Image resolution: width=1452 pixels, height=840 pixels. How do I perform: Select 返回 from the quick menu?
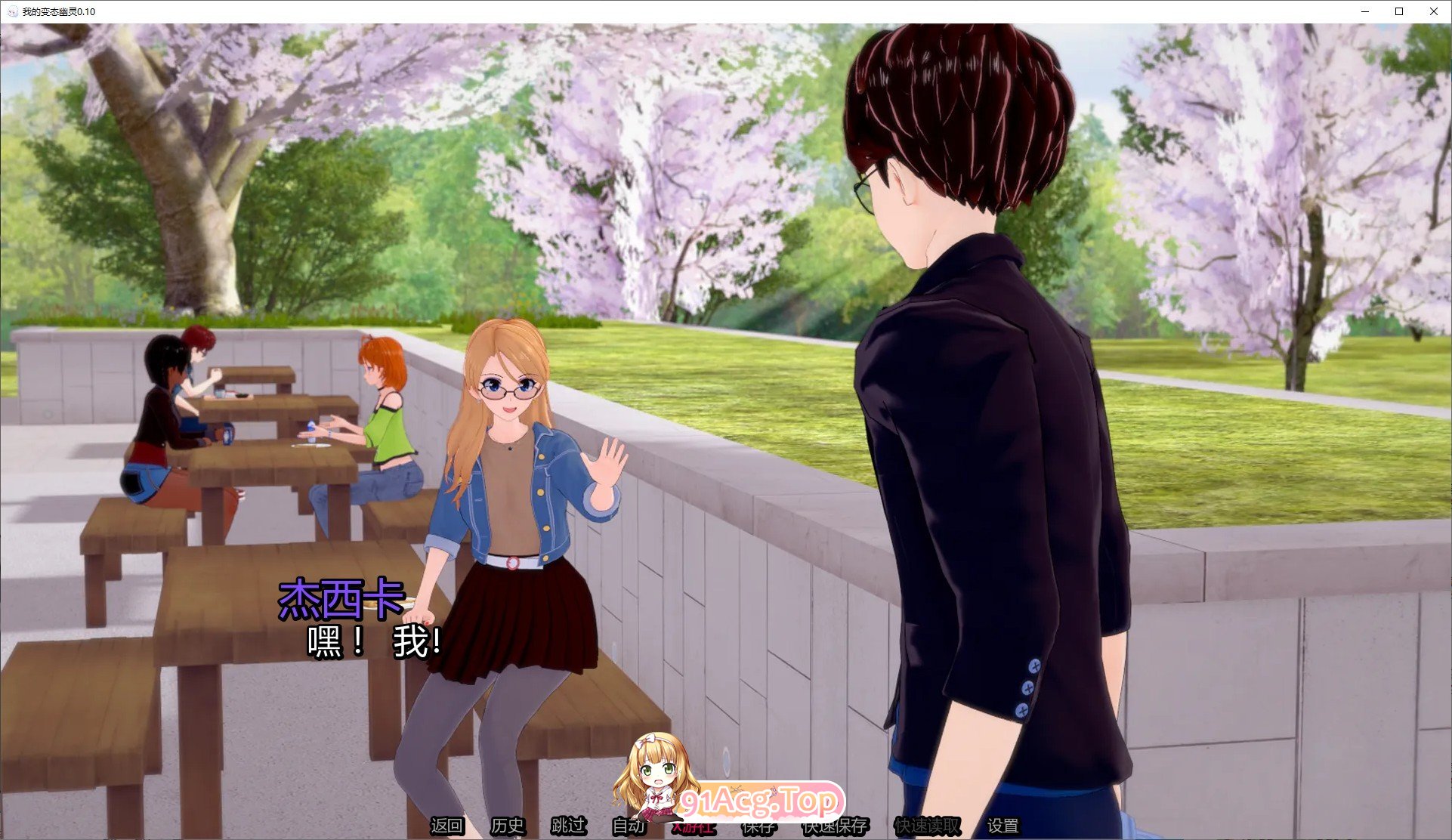pyautogui.click(x=447, y=827)
